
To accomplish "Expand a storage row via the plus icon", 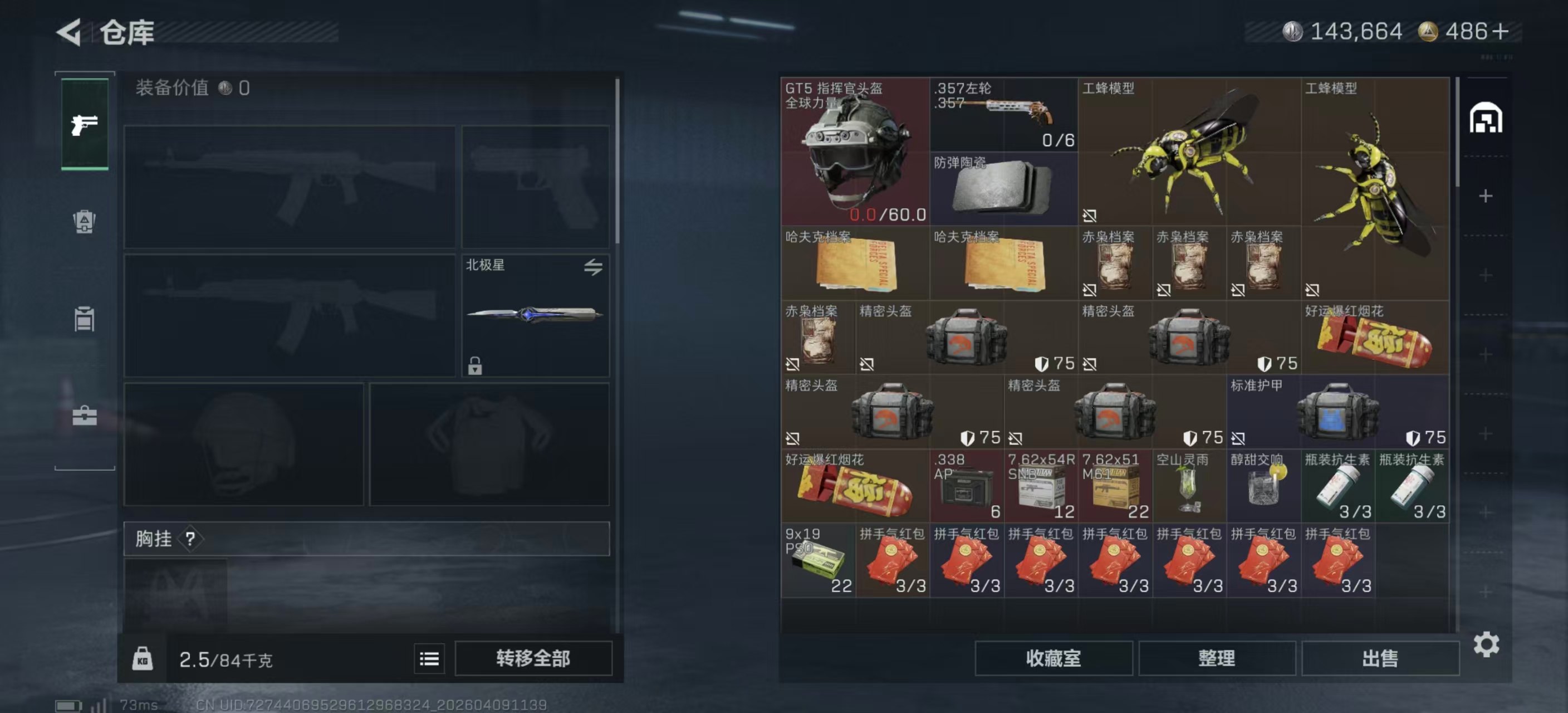I will click(x=1486, y=197).
